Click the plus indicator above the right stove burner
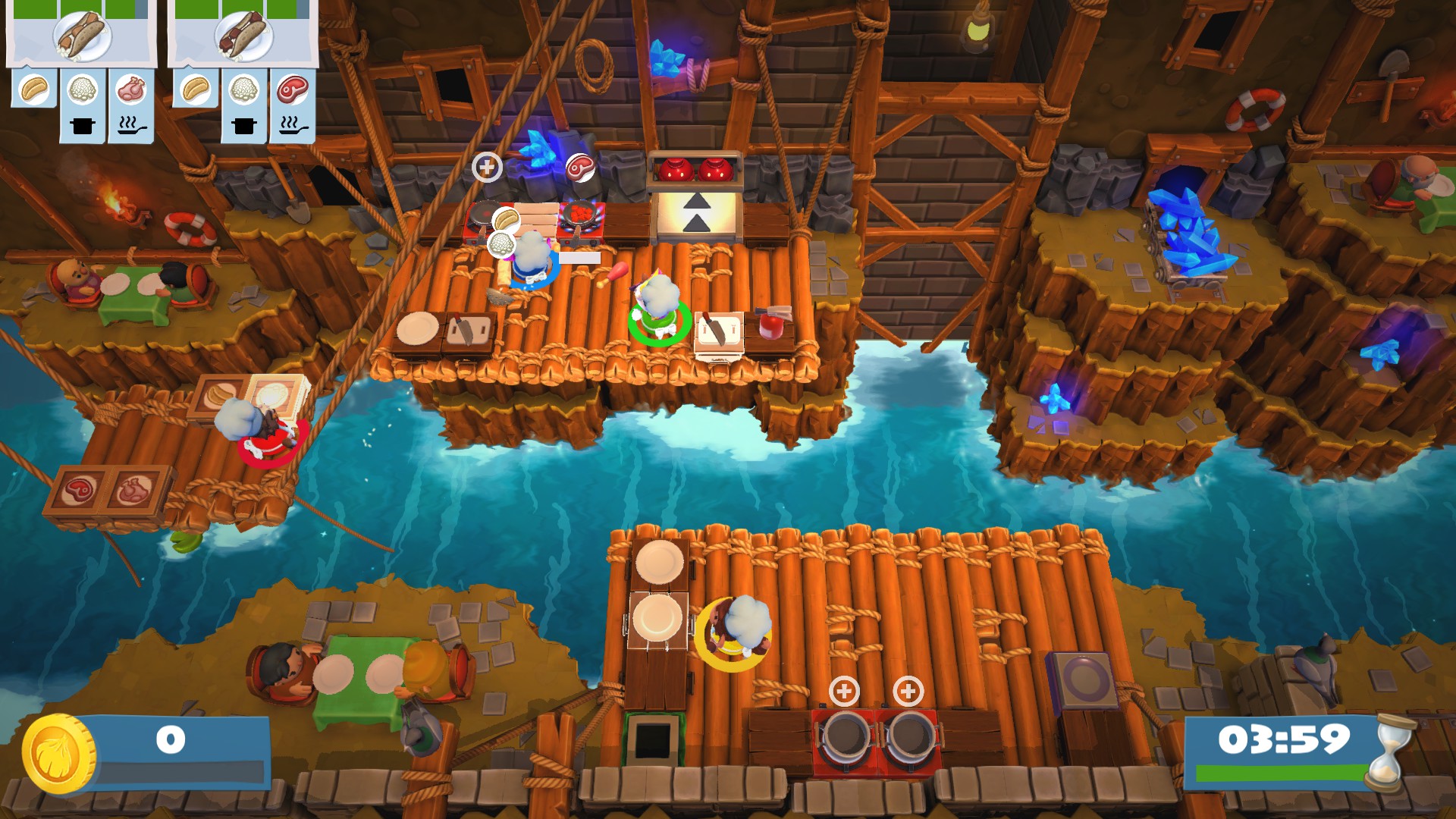This screenshot has height=819, width=1456. (x=907, y=691)
